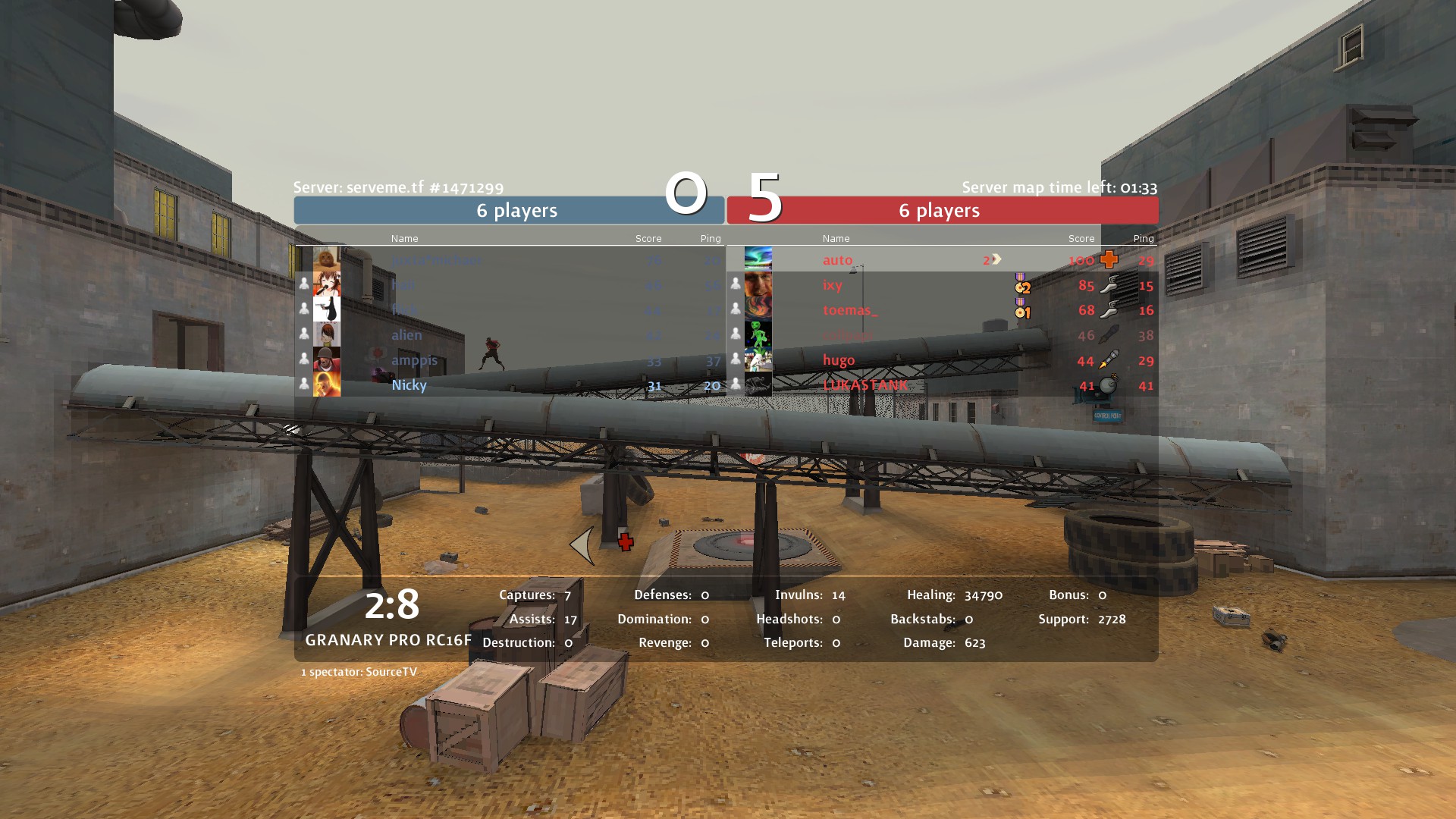Click the aurora avatar next to auto
1456x819 pixels.
[x=758, y=259]
